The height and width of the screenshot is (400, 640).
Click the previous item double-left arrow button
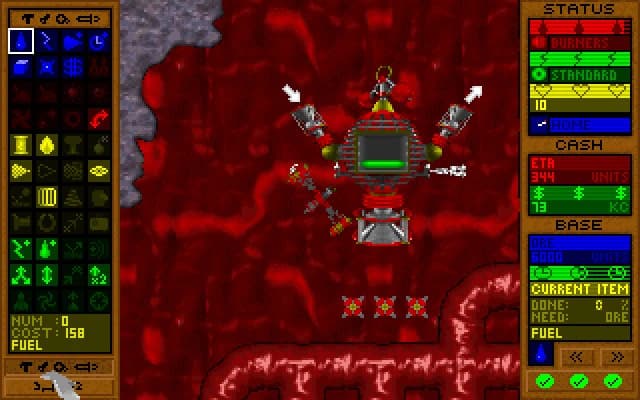coord(577,355)
